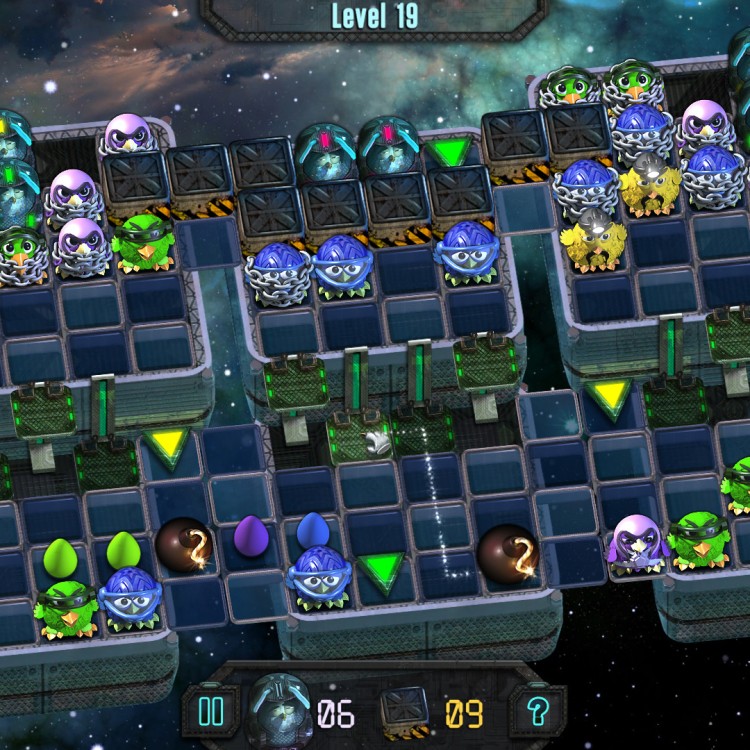Pause the game
This screenshot has height=750, width=750.
coord(212,712)
